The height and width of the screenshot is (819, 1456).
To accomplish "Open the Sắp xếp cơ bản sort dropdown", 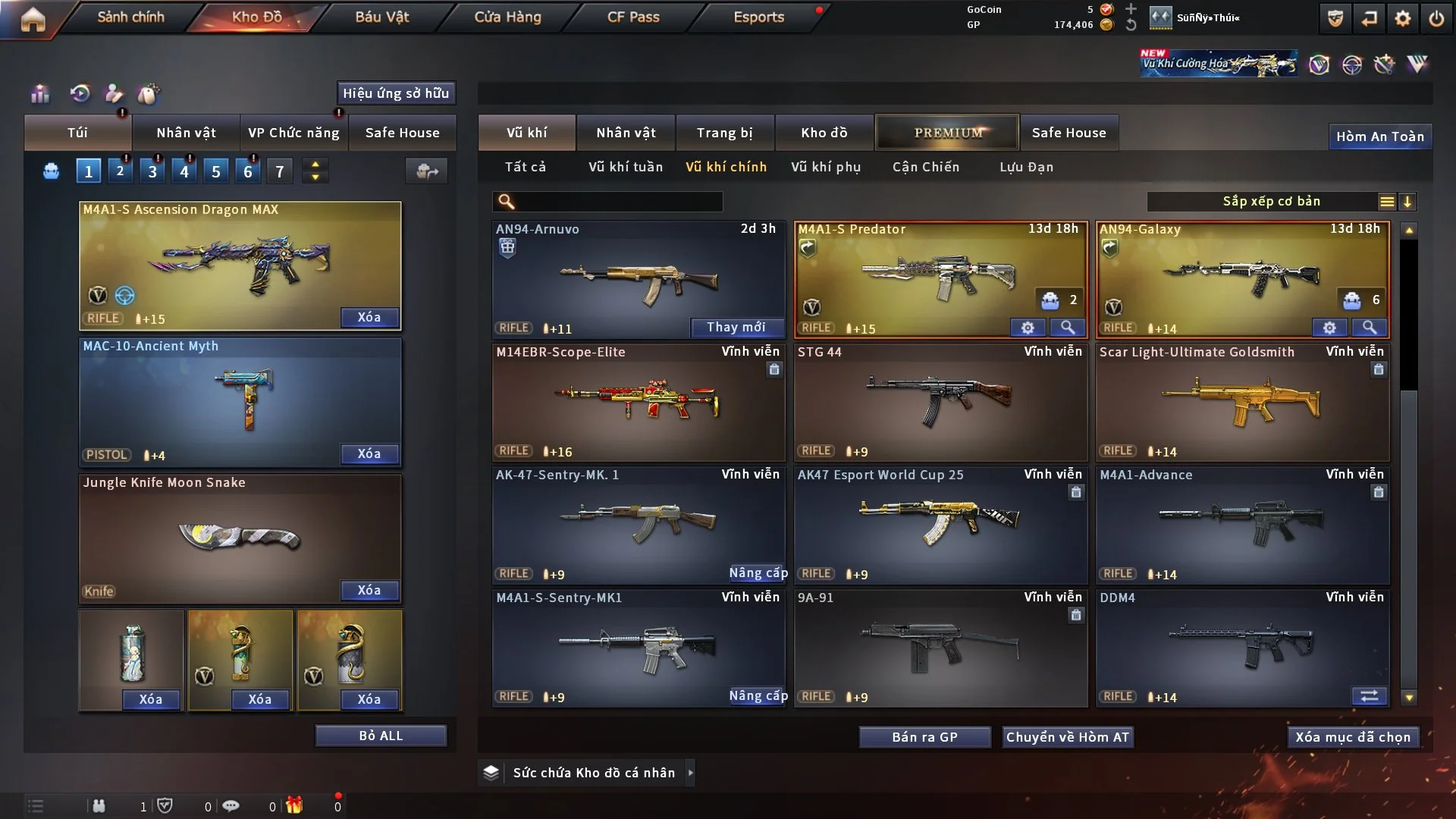I will [1271, 201].
